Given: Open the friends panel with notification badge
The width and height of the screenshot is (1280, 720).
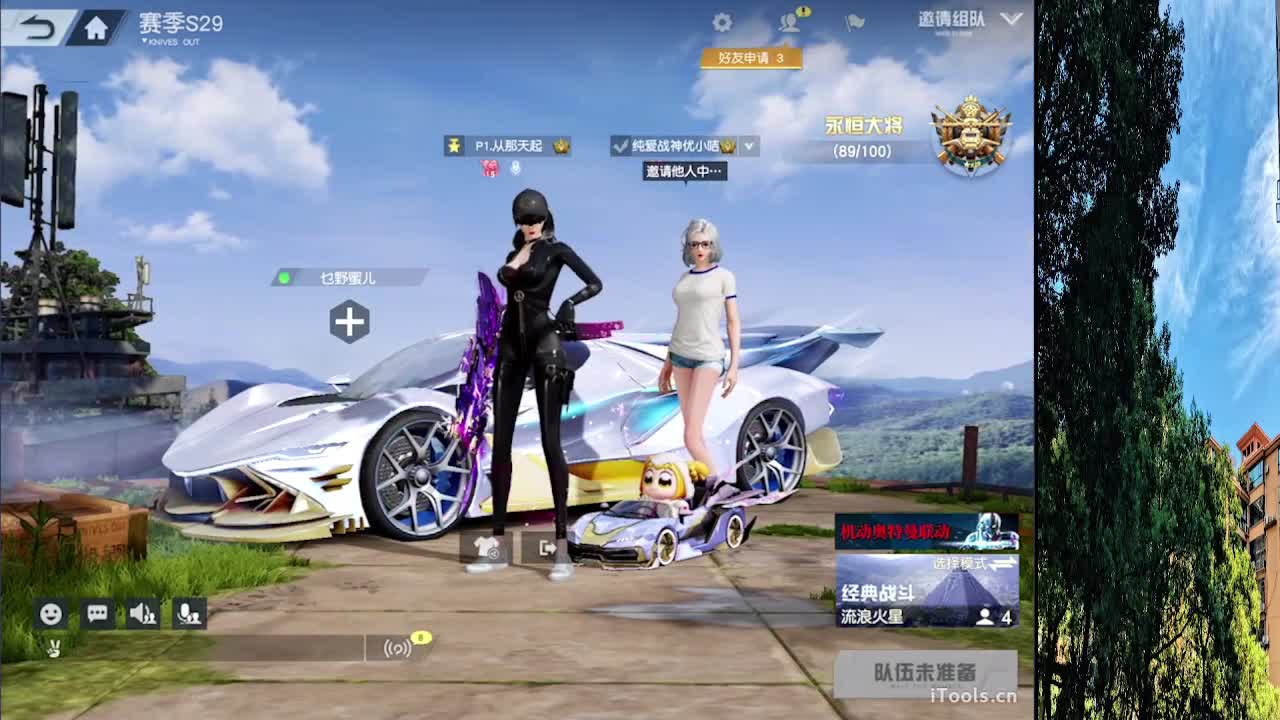Looking at the screenshot, I should coord(790,22).
